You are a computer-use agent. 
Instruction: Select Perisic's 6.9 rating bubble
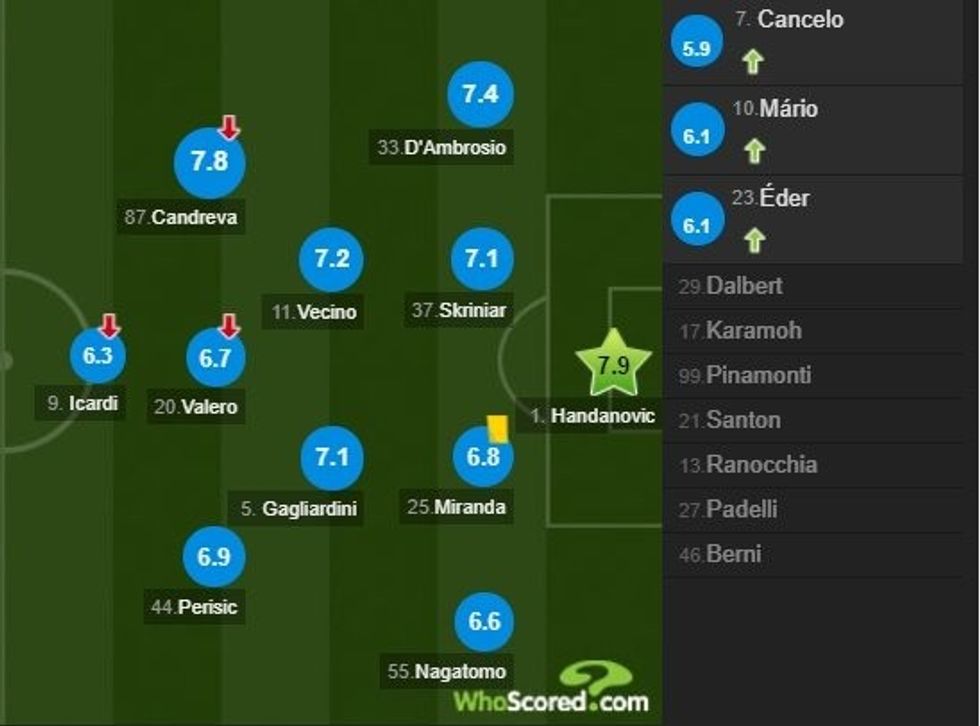point(214,557)
